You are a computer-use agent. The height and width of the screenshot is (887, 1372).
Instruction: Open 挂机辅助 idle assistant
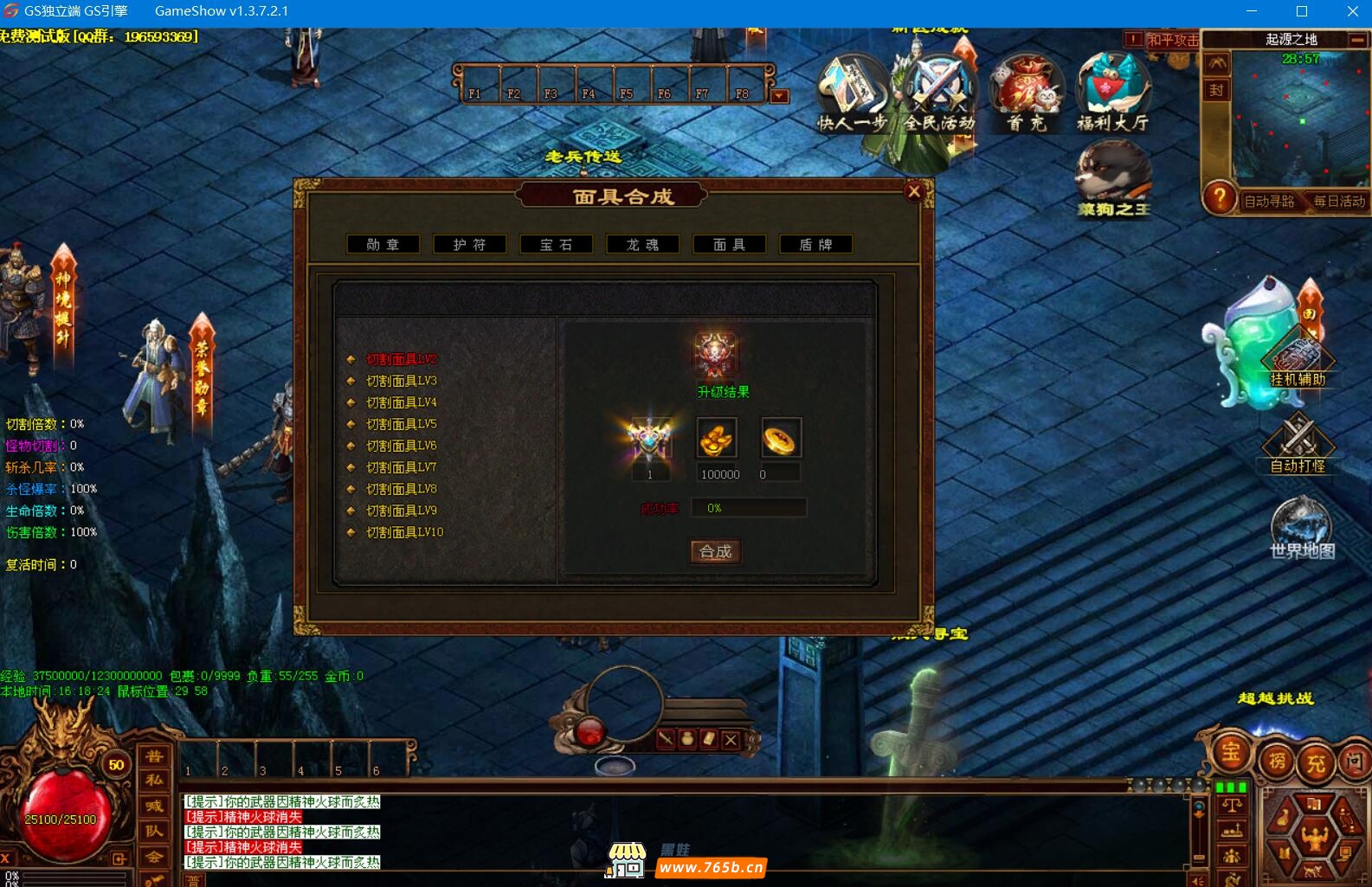click(x=1297, y=359)
